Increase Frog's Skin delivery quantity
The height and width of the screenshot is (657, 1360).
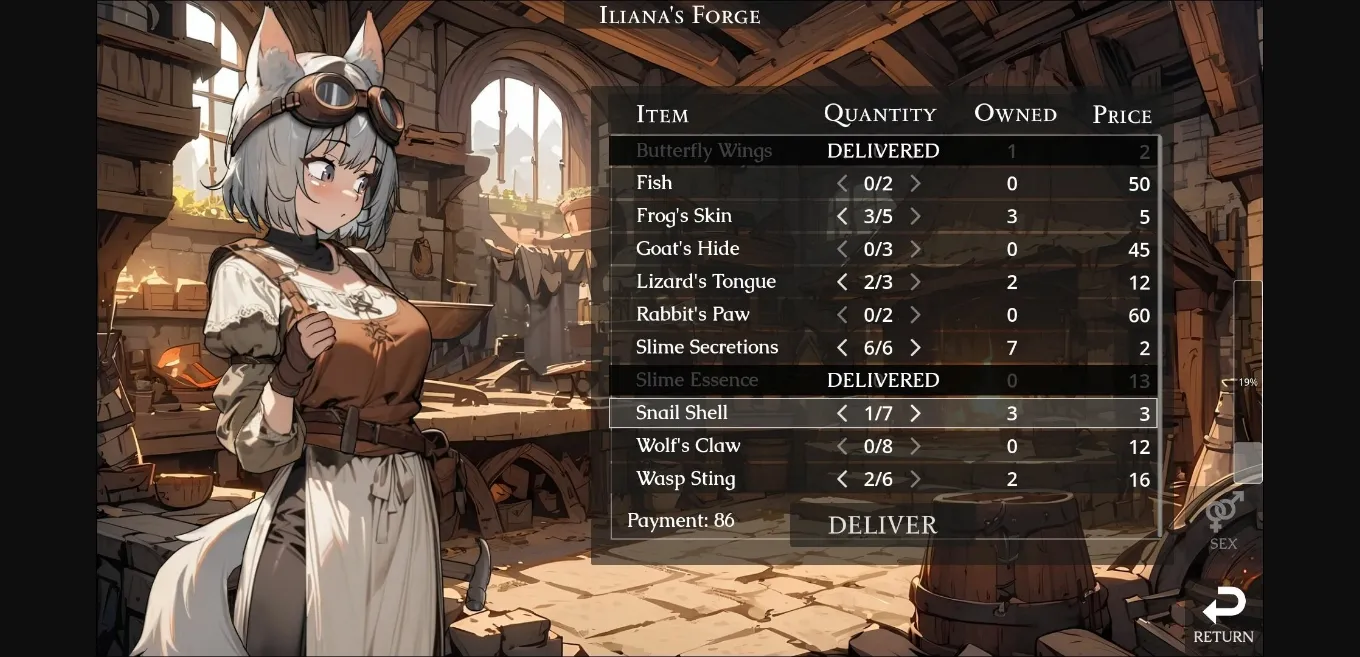[x=915, y=217]
